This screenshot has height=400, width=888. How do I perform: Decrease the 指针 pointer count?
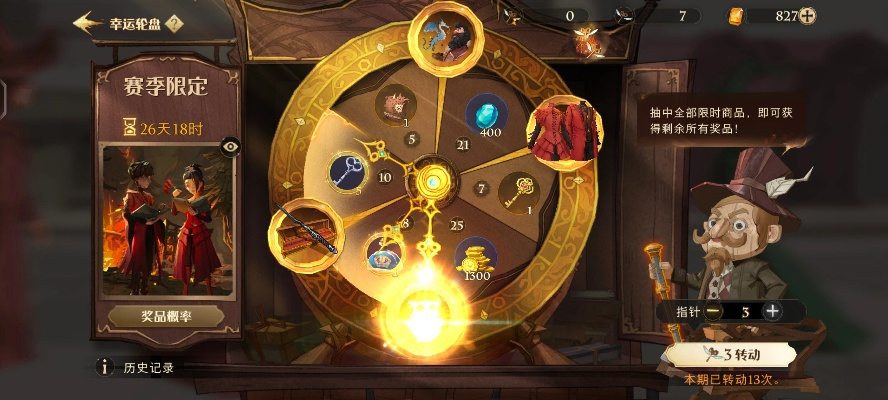click(x=712, y=311)
